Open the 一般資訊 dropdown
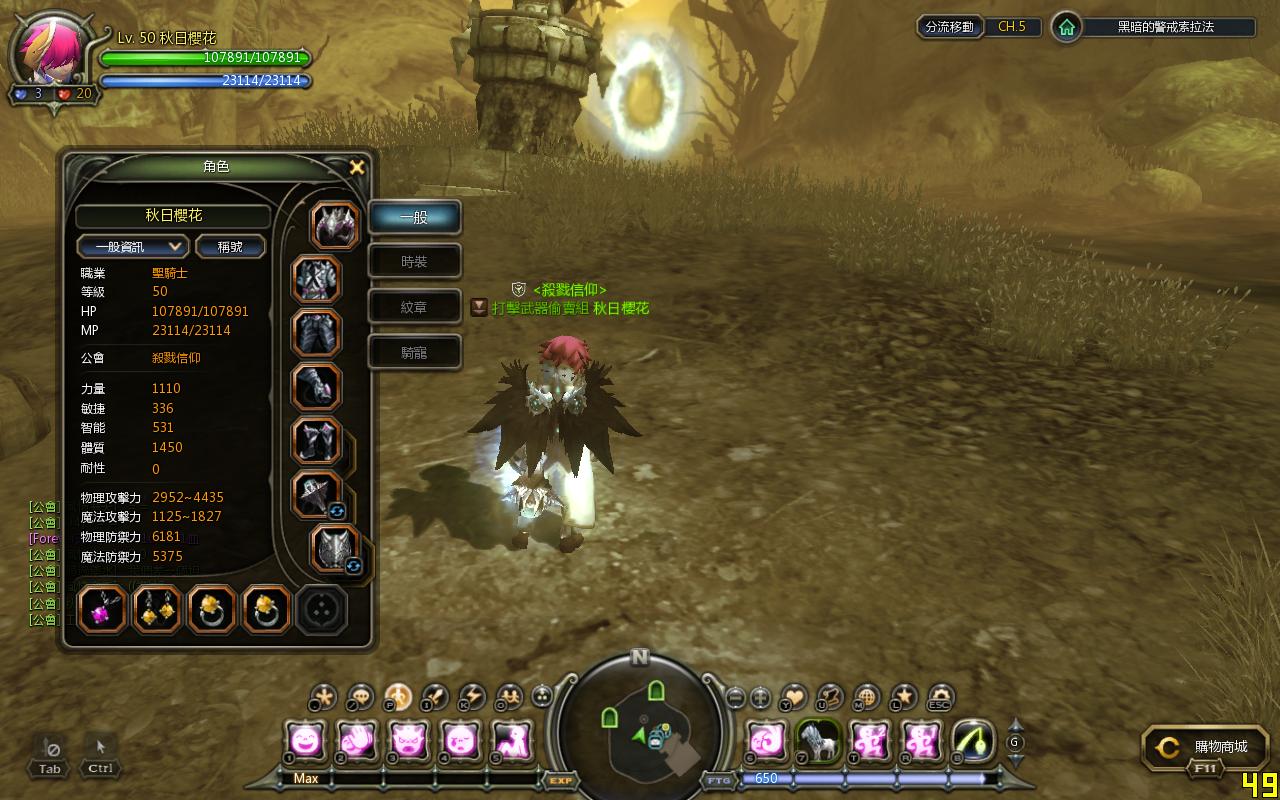 click(133, 246)
